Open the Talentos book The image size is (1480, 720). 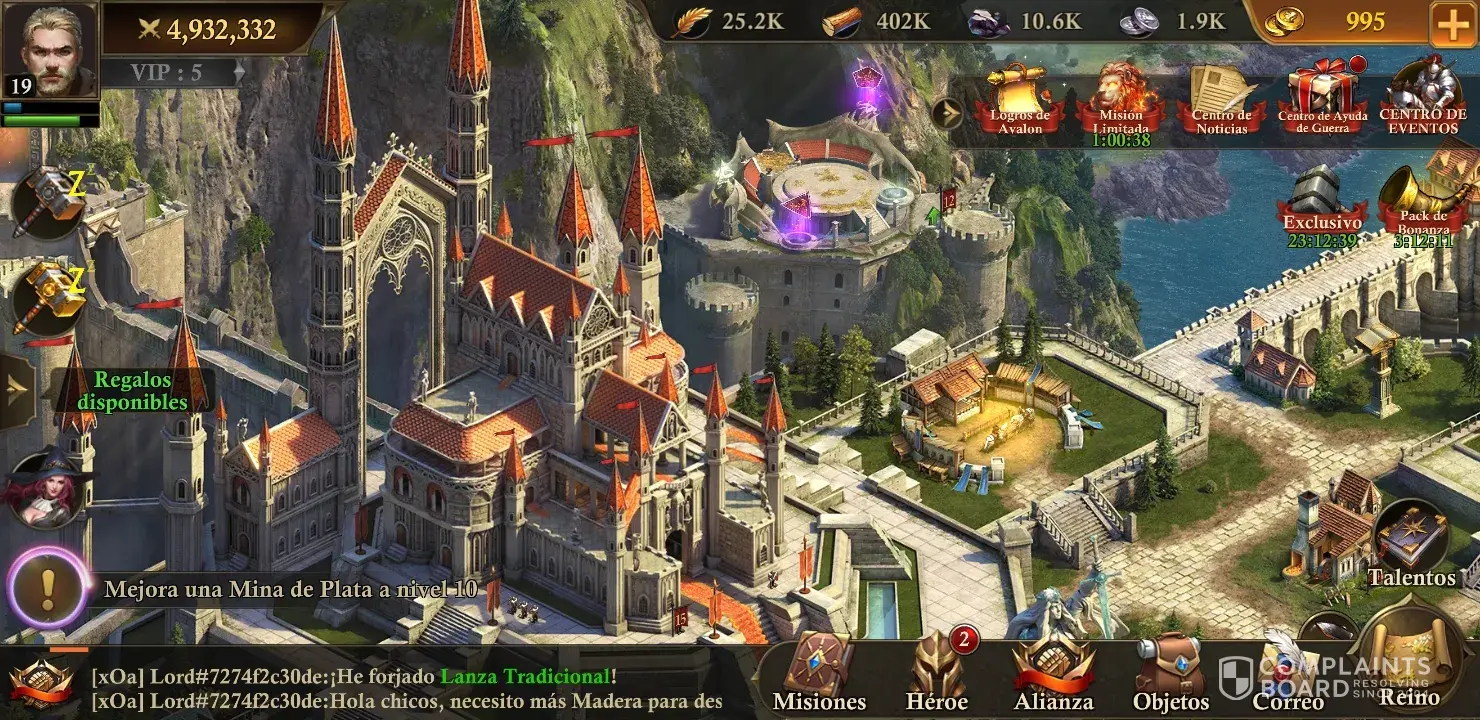[1412, 546]
